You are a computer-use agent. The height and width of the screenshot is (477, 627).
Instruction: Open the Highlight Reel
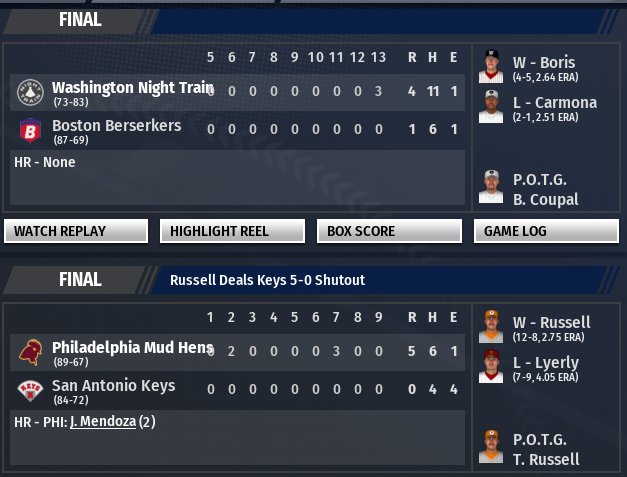tap(232, 231)
